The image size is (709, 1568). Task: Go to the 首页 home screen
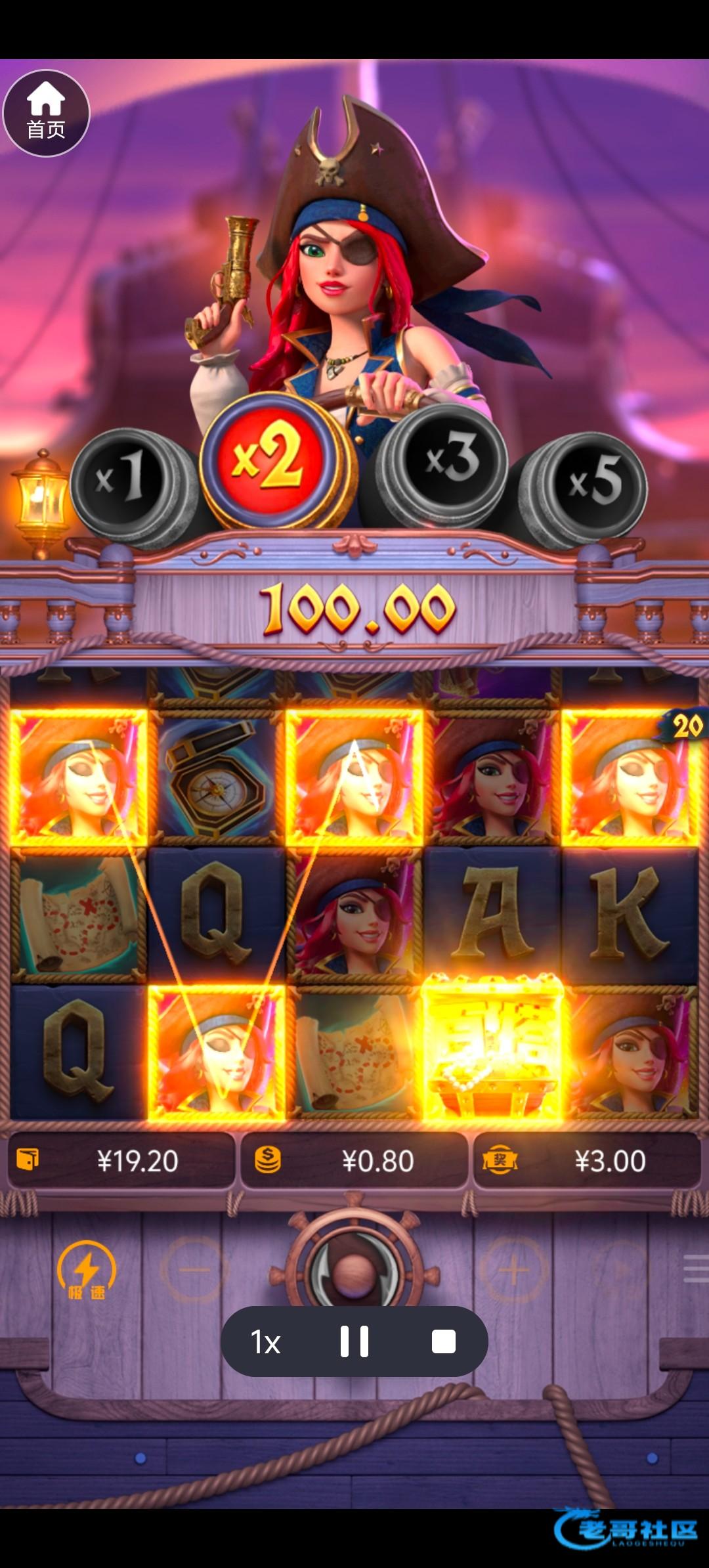tap(46, 113)
